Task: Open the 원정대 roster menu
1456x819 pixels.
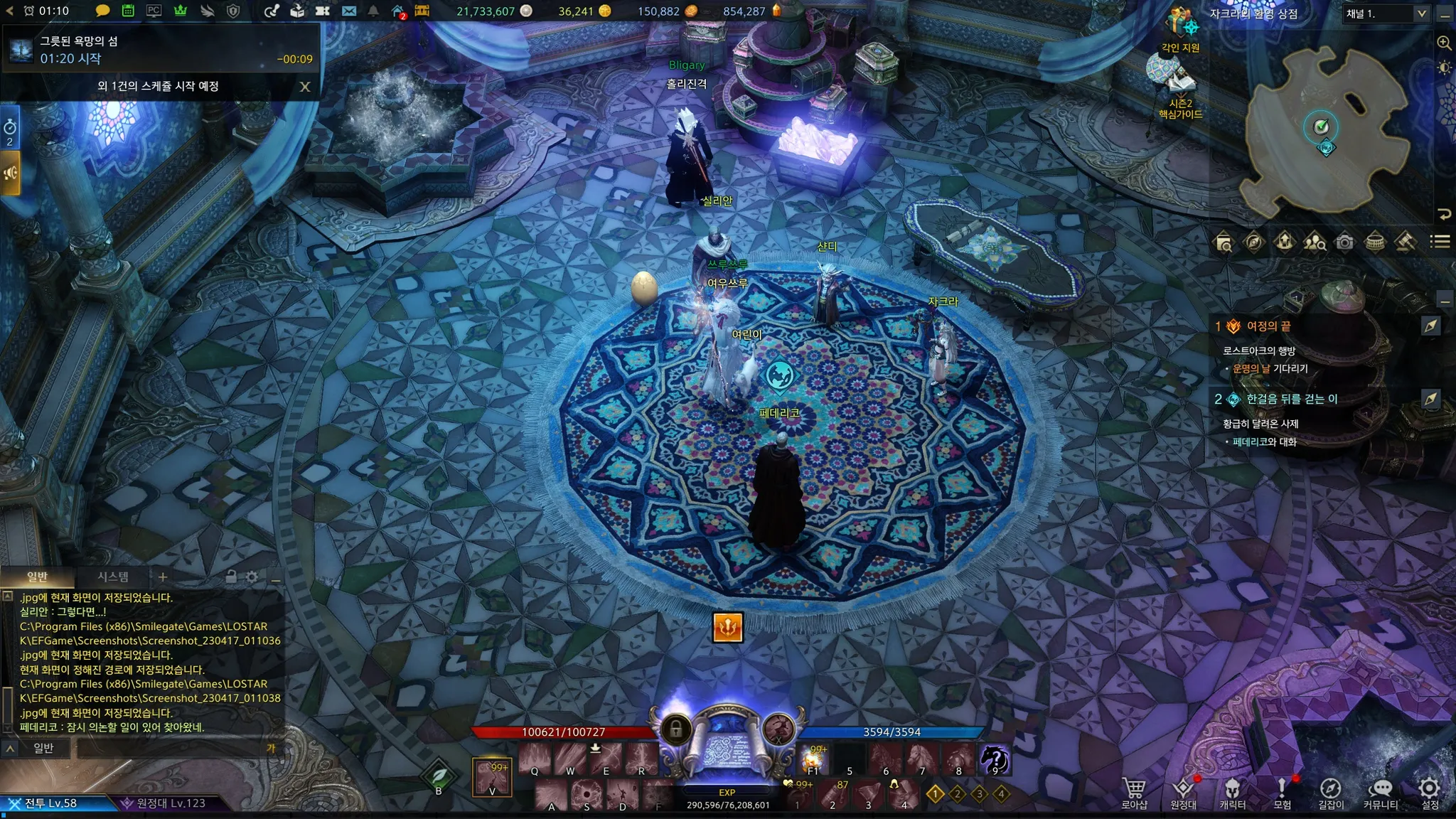Action: [1183, 792]
